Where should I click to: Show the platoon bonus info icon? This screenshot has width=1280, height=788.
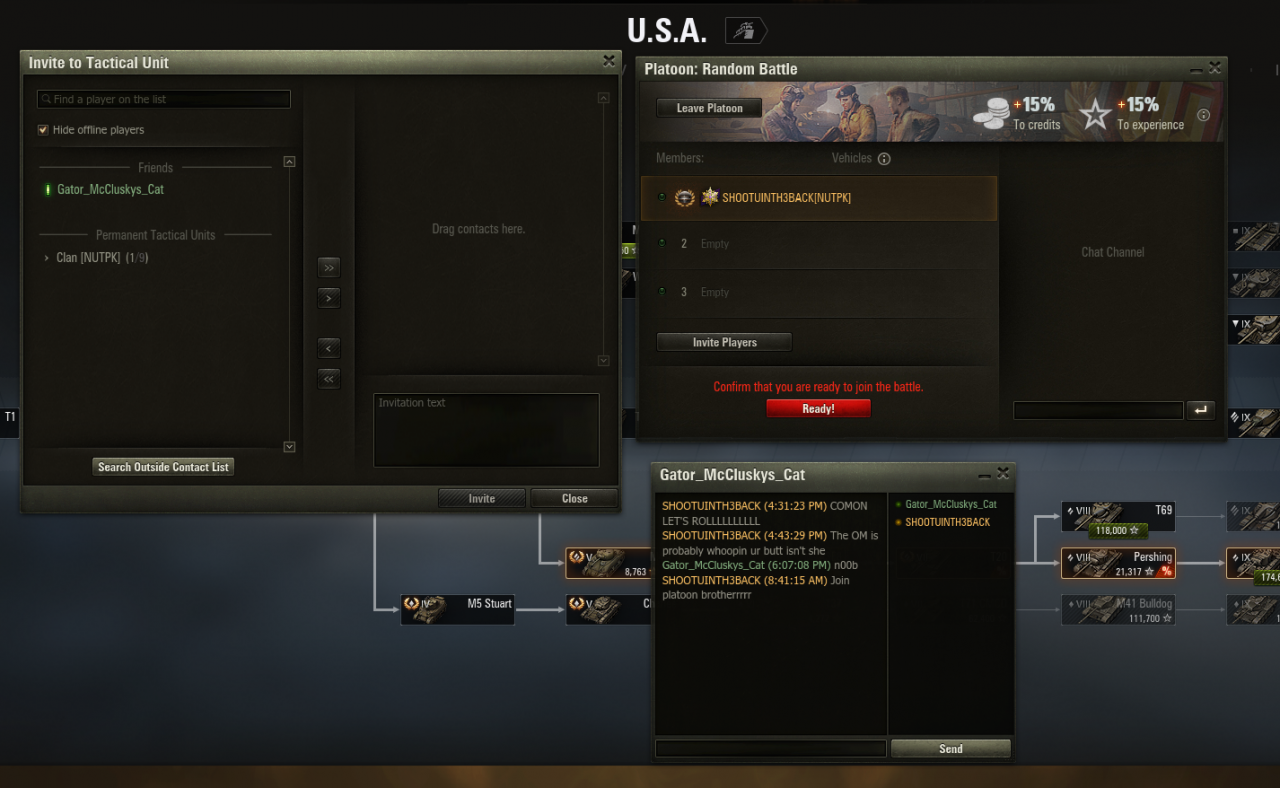[1203, 115]
